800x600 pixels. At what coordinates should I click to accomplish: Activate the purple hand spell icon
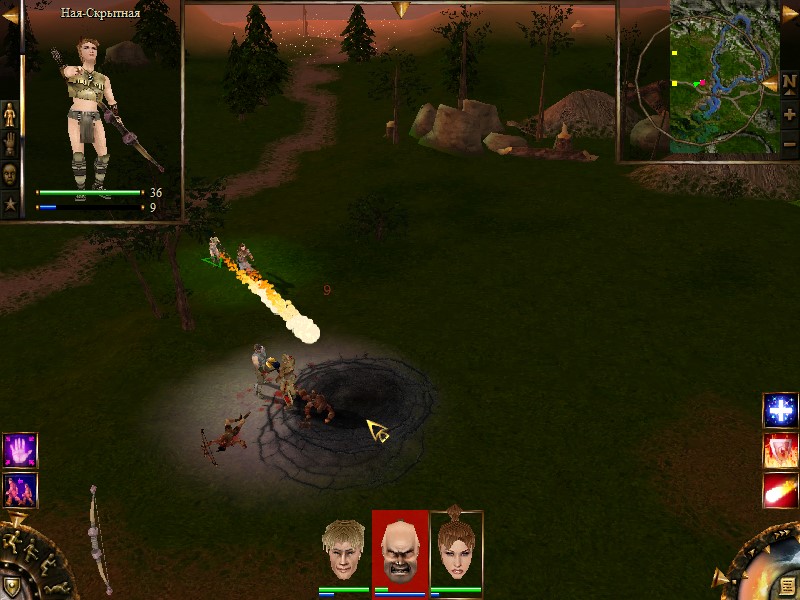point(19,450)
